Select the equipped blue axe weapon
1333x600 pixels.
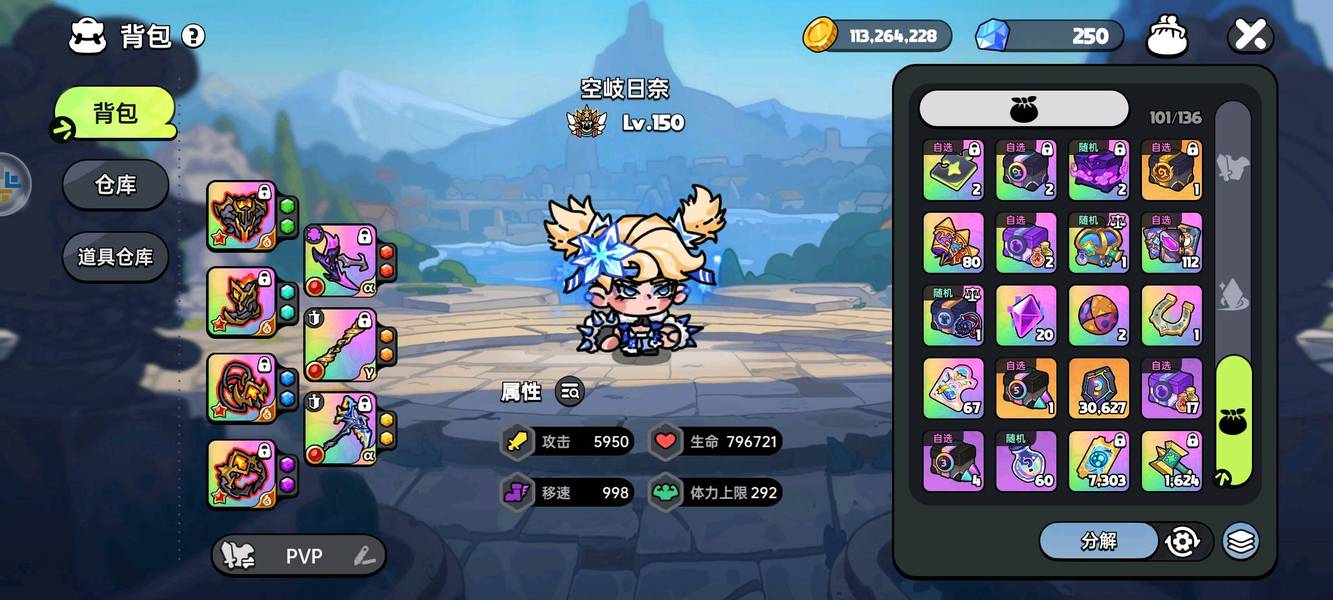(340, 429)
